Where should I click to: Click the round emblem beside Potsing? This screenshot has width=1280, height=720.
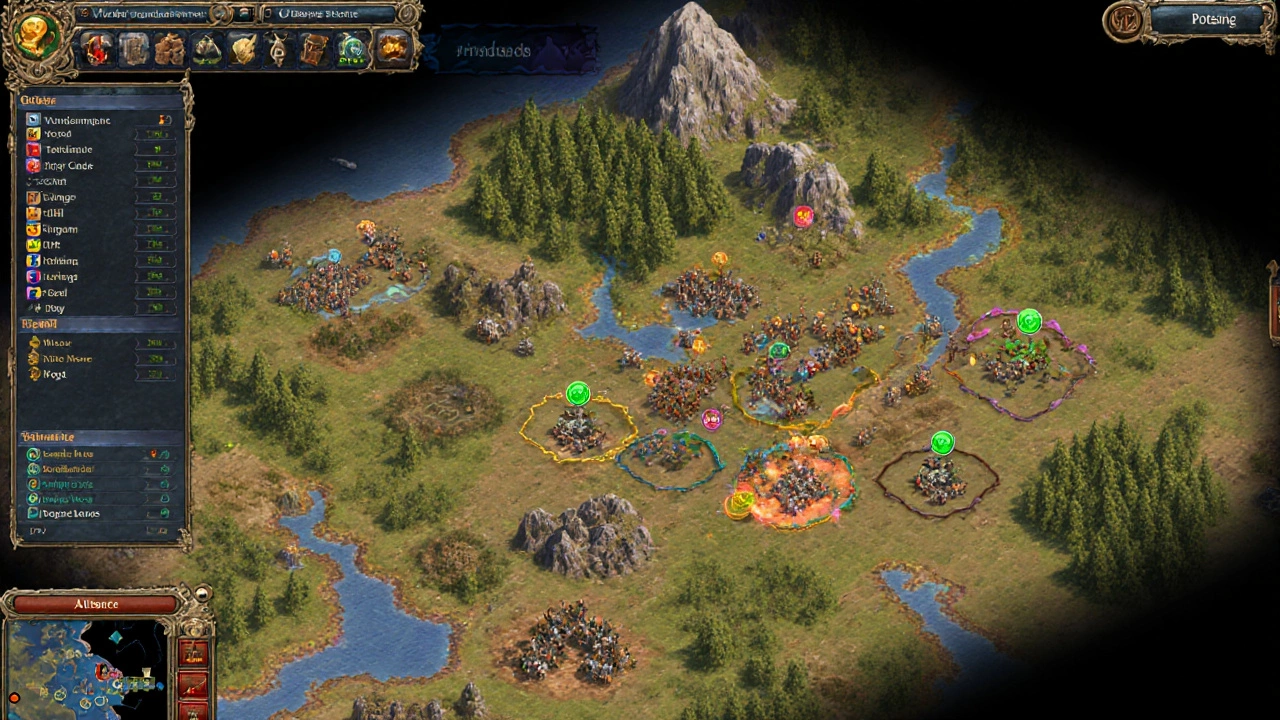tap(1126, 22)
